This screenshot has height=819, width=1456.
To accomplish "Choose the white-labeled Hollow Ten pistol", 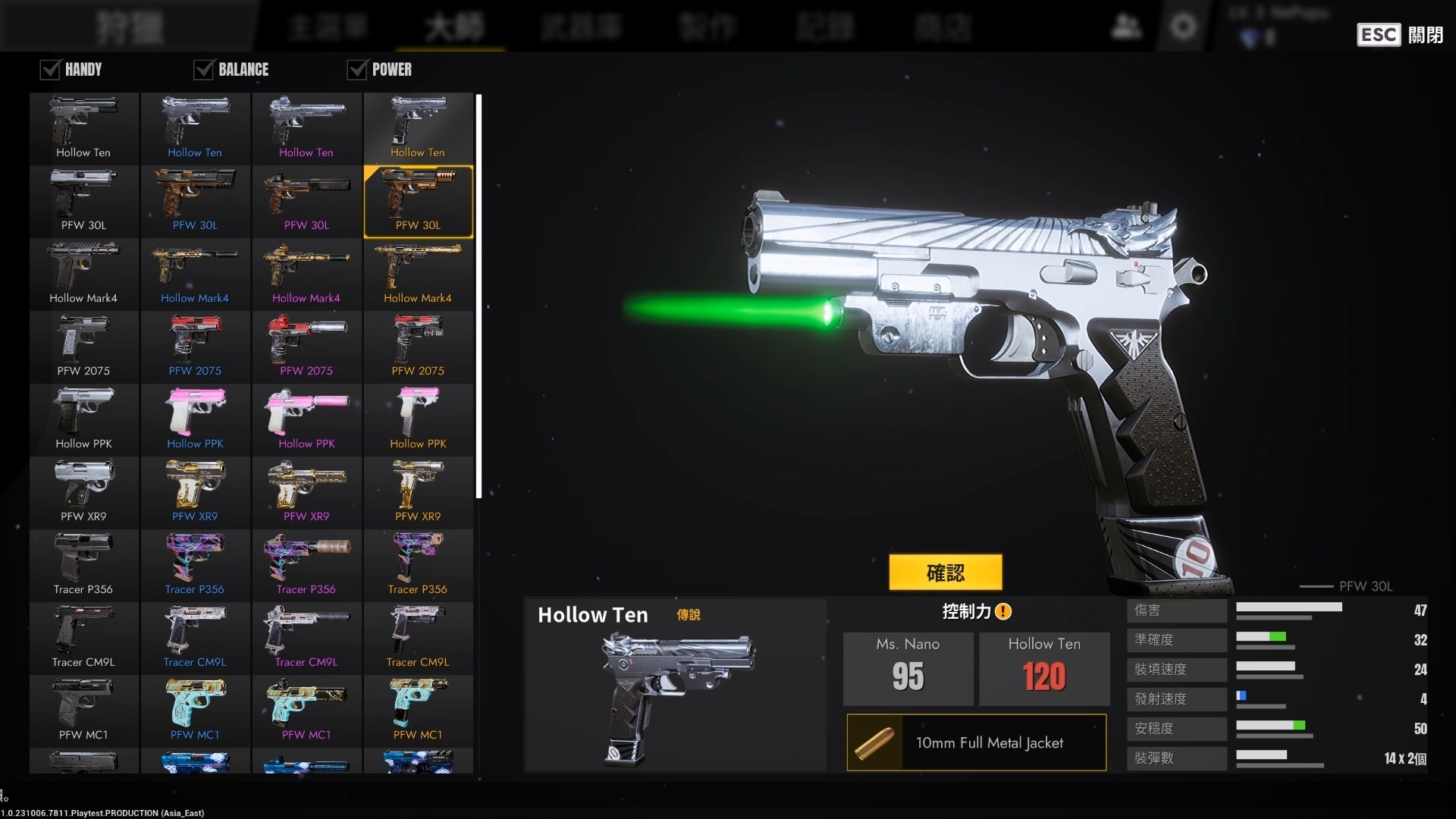I will tap(83, 128).
